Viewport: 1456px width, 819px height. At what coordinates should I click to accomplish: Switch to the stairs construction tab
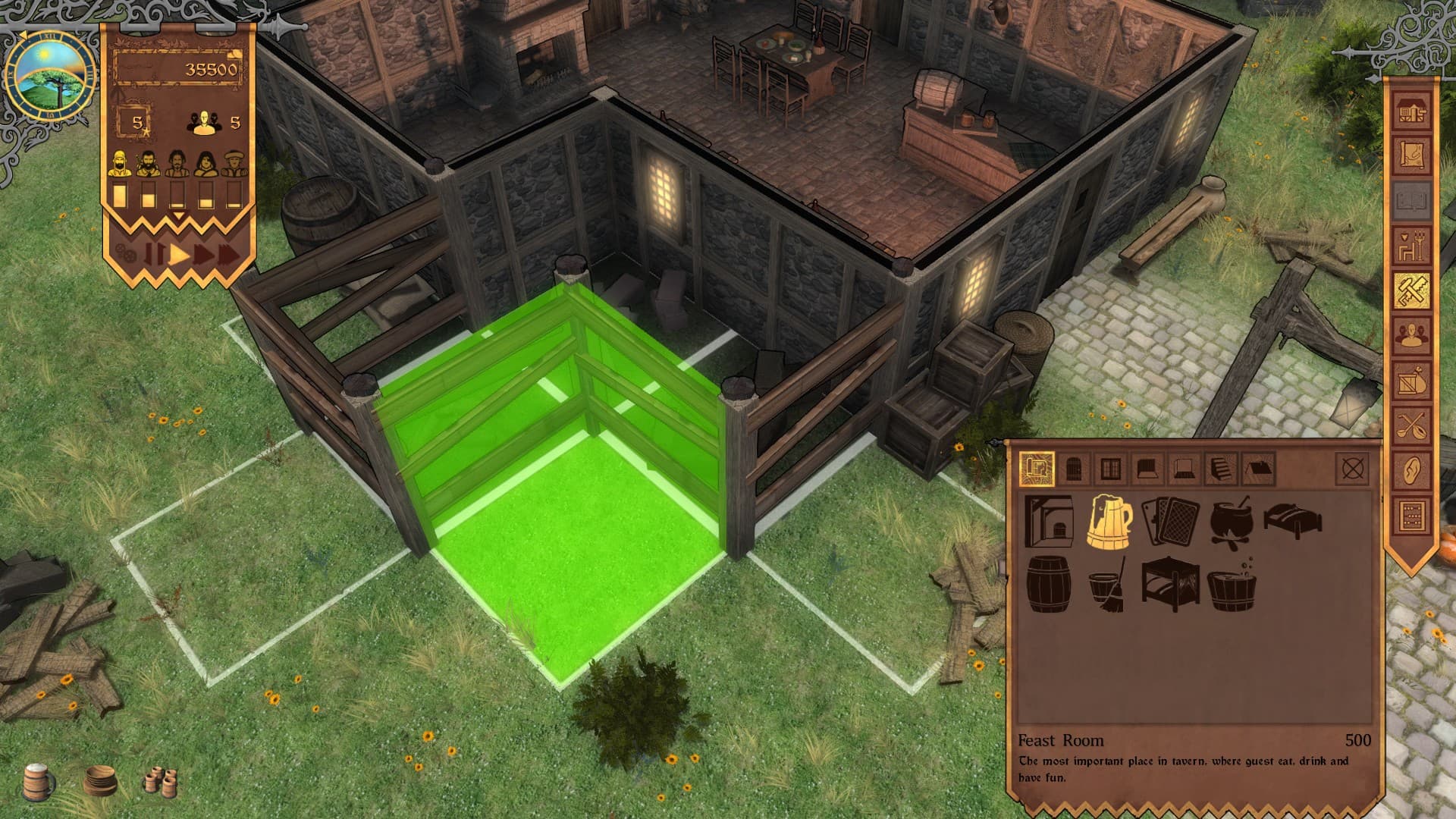click(x=1219, y=470)
